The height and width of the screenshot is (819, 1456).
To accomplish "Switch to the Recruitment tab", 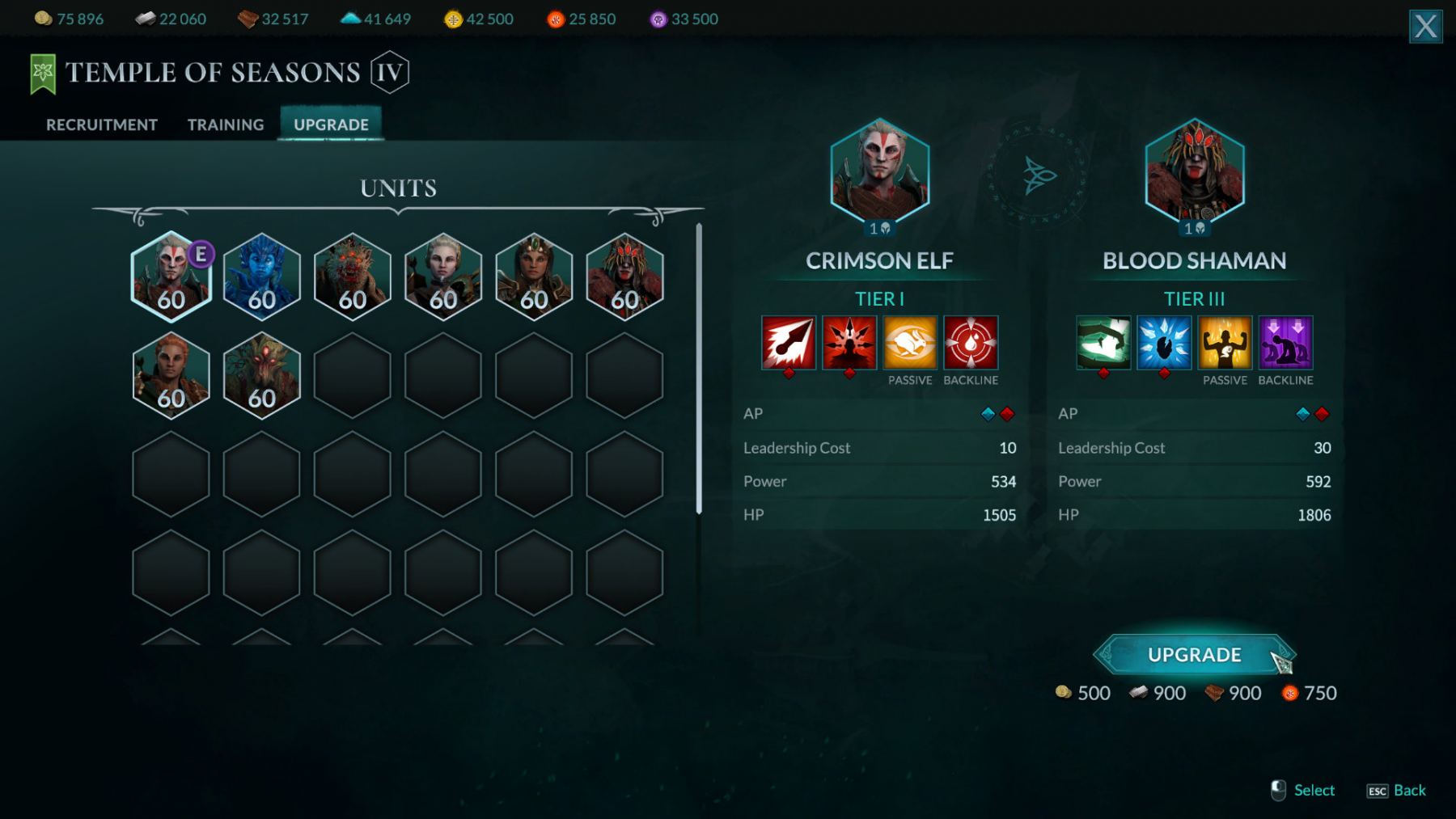I will coord(101,125).
